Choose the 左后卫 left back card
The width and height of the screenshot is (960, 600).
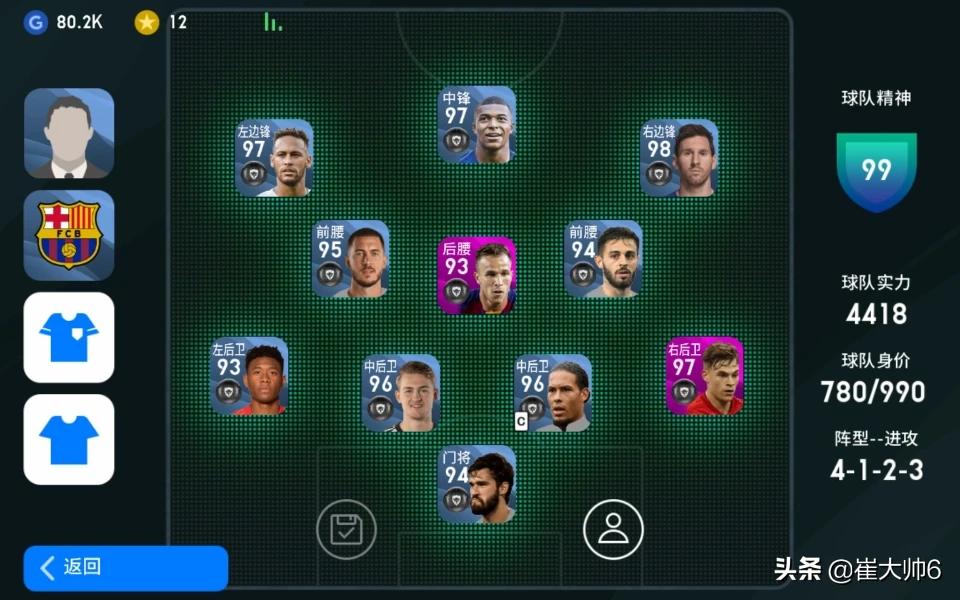249,376
